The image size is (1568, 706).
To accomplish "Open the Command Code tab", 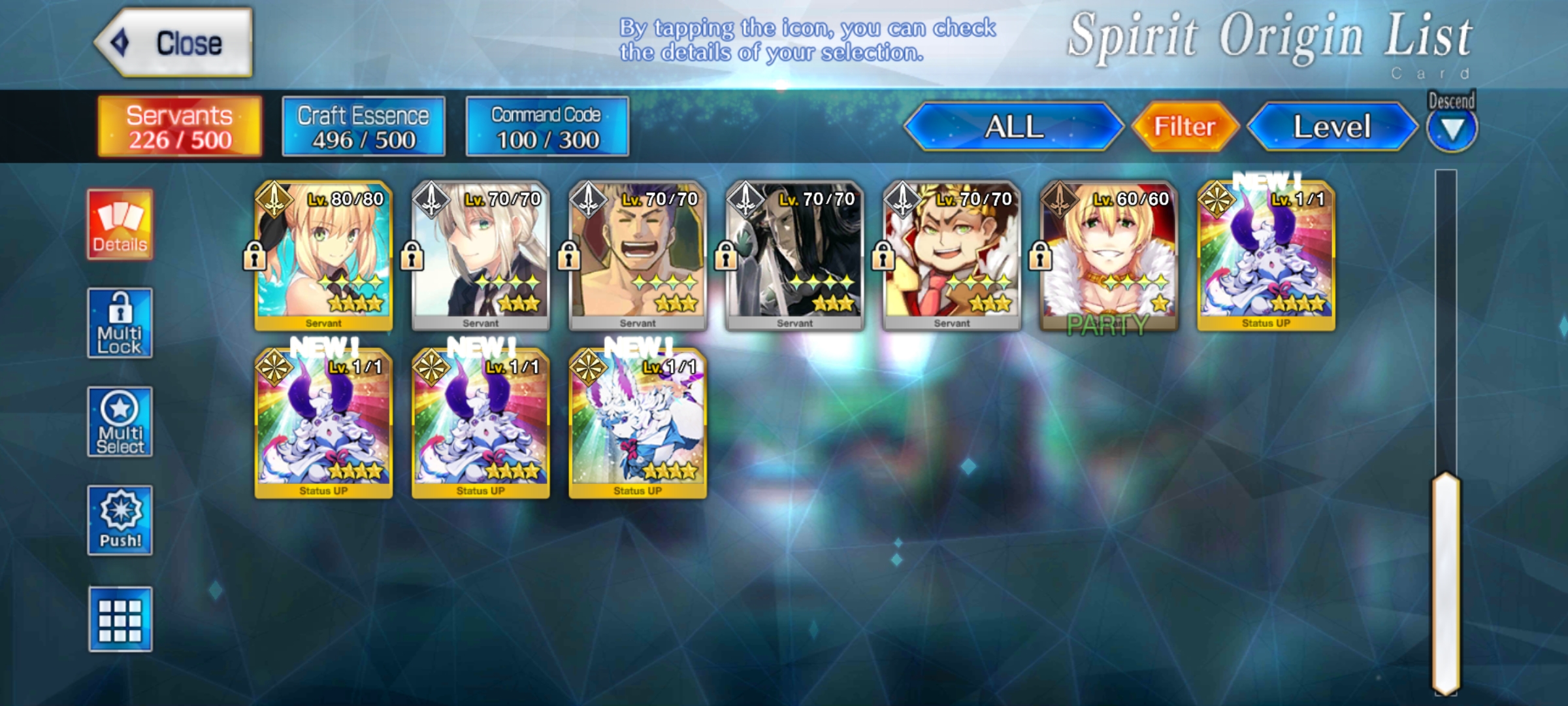I will click(547, 127).
